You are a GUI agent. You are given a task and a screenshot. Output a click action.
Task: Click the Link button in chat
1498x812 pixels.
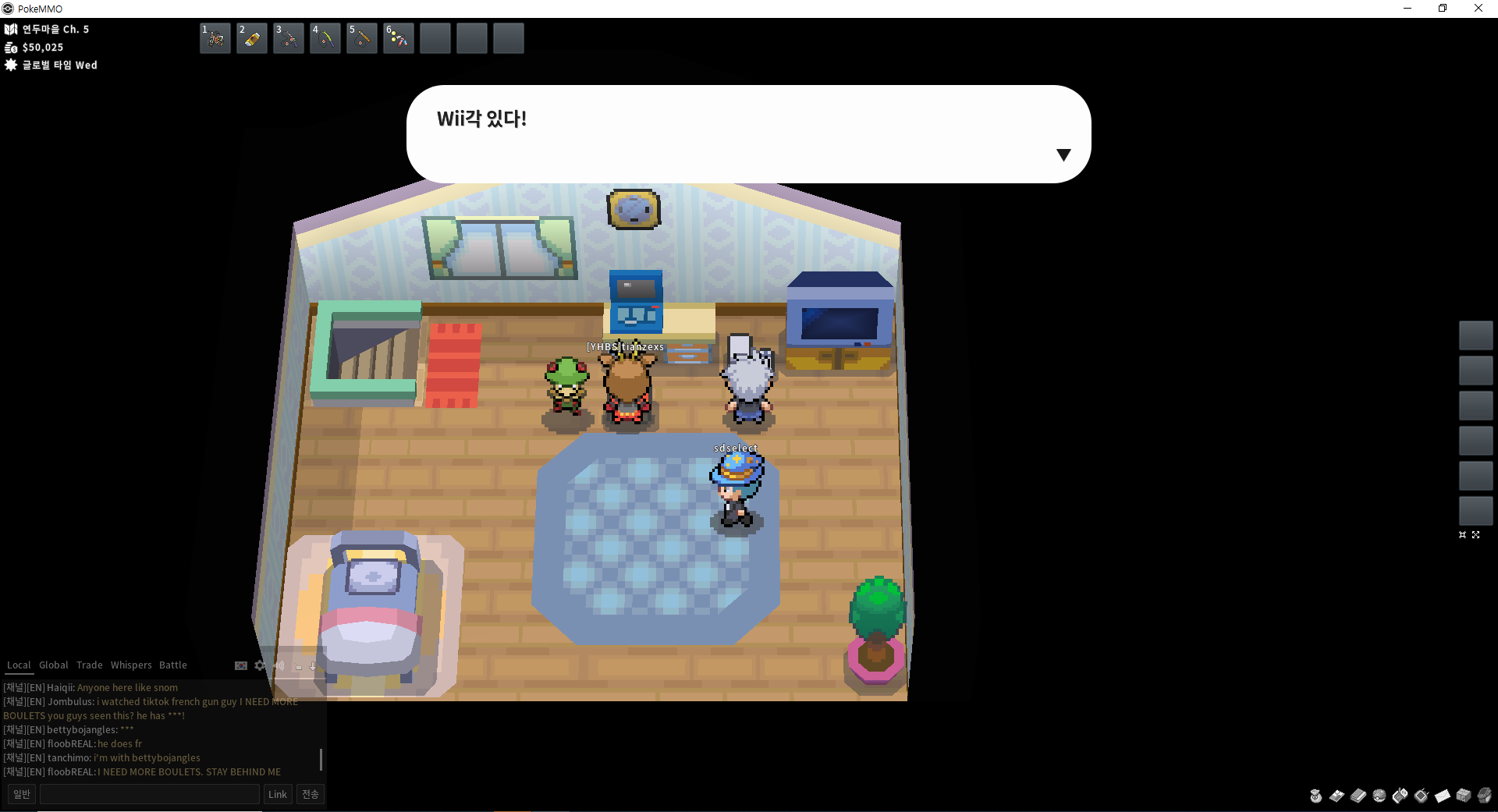[278, 794]
